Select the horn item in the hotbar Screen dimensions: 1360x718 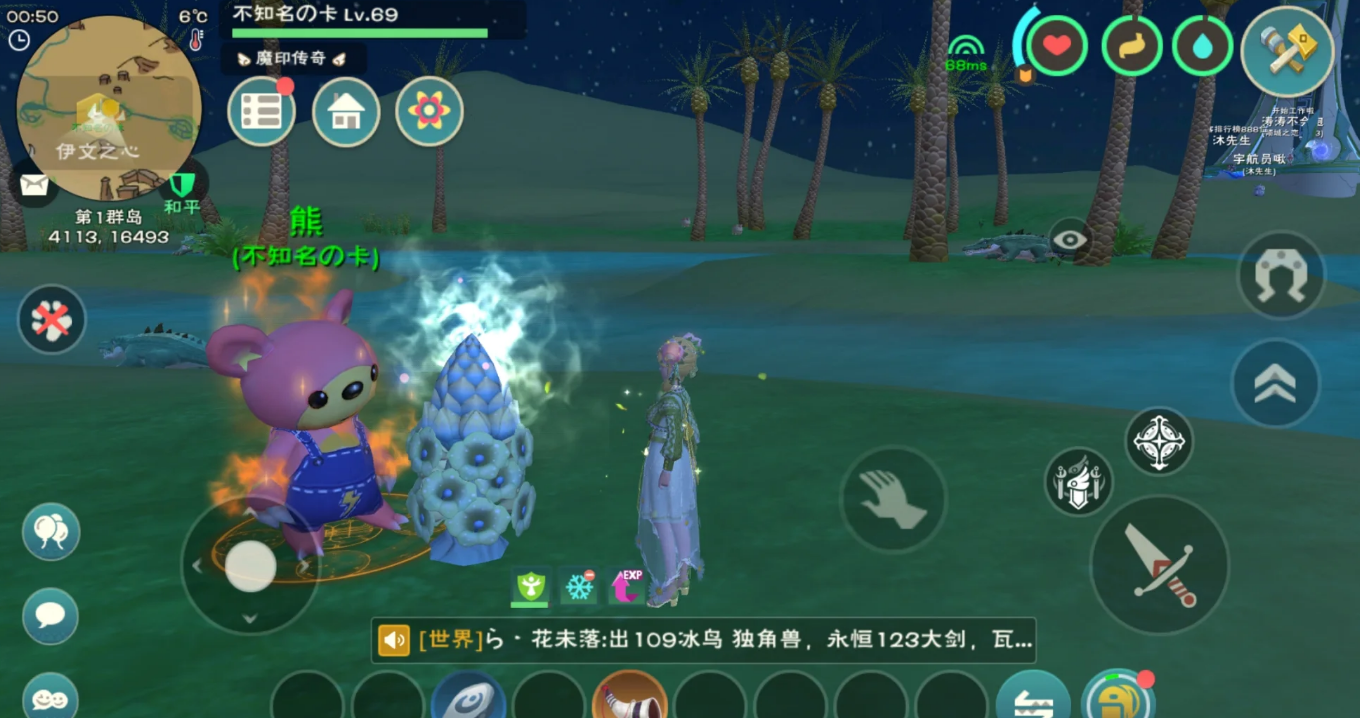click(629, 696)
